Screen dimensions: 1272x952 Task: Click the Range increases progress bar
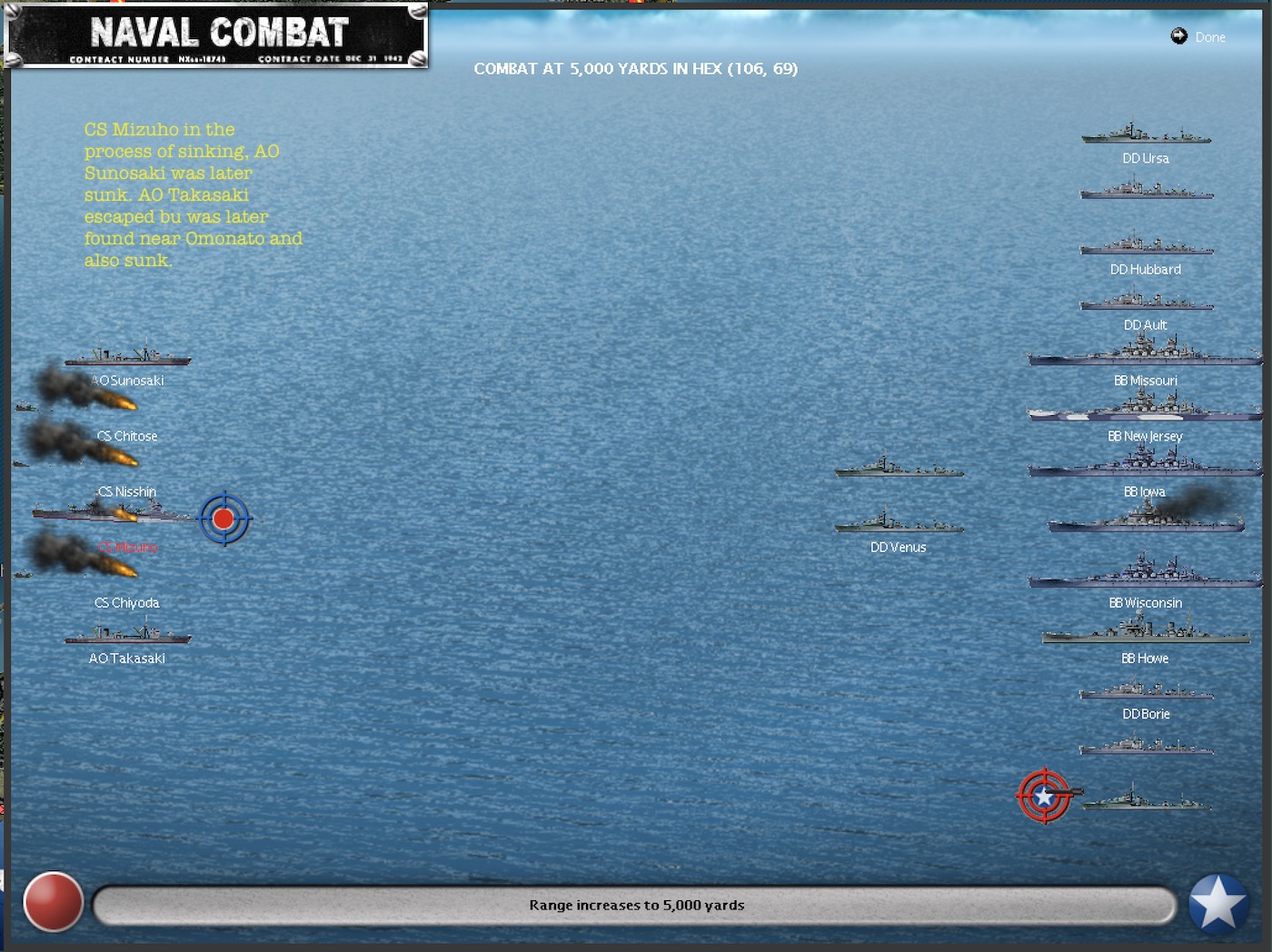coord(636,905)
